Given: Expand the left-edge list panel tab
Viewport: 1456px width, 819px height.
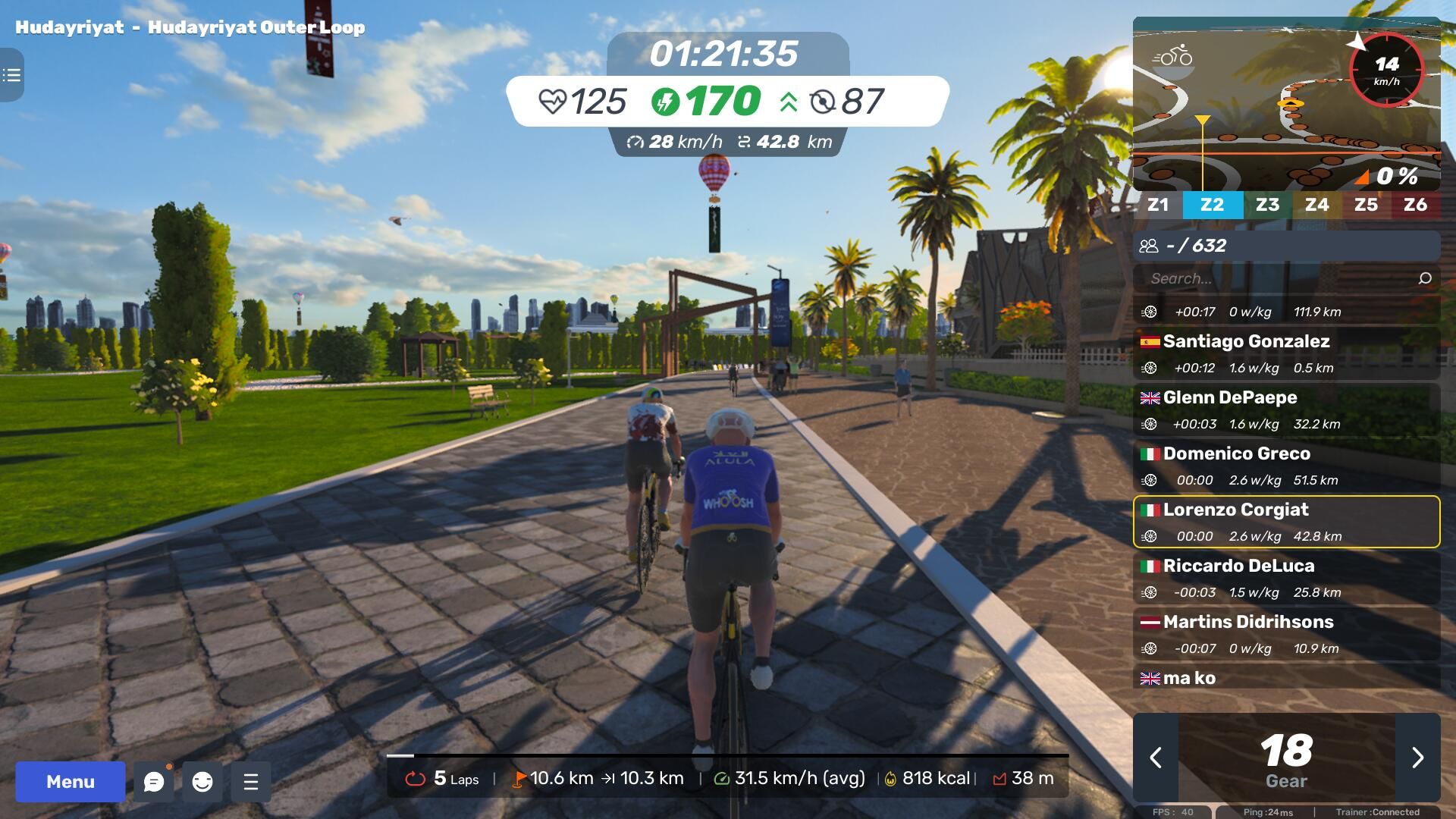Looking at the screenshot, I should click(11, 75).
